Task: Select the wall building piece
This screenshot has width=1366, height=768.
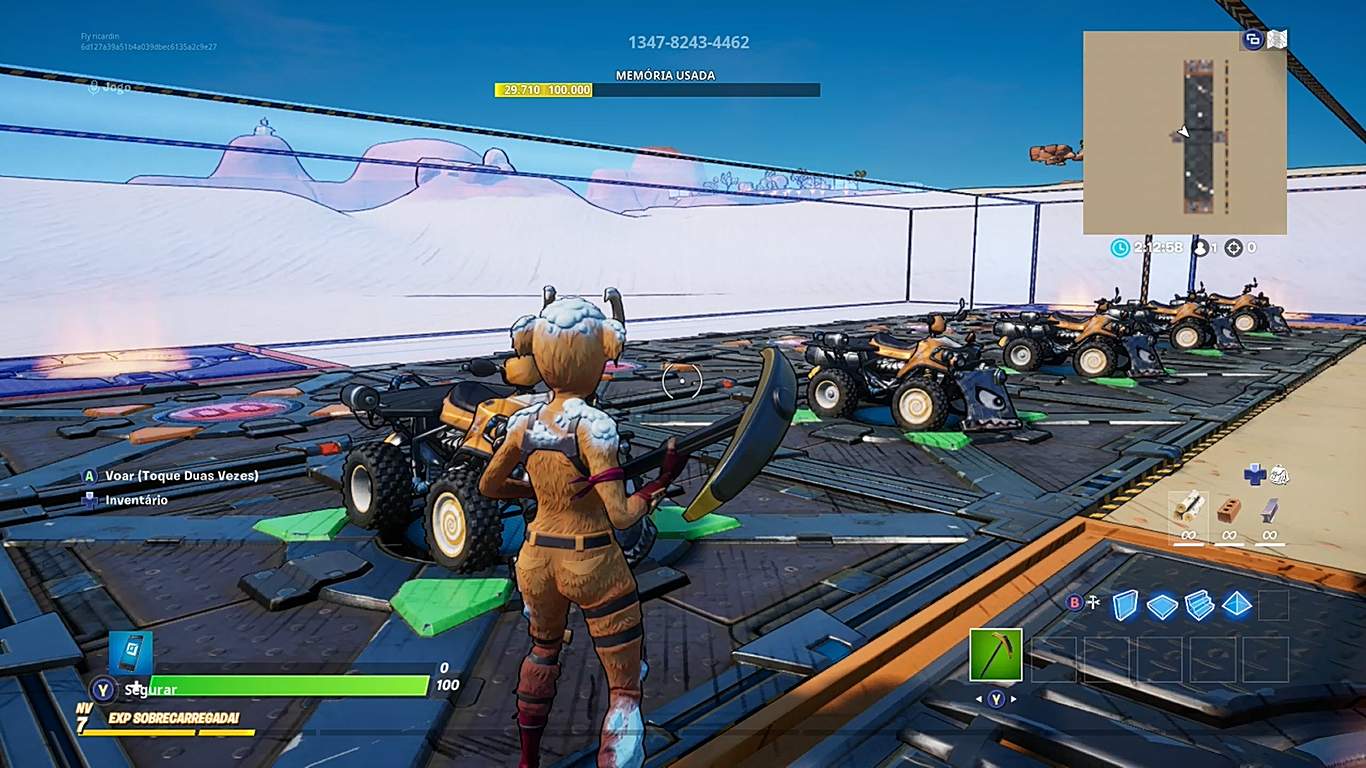Action: (x=1125, y=605)
